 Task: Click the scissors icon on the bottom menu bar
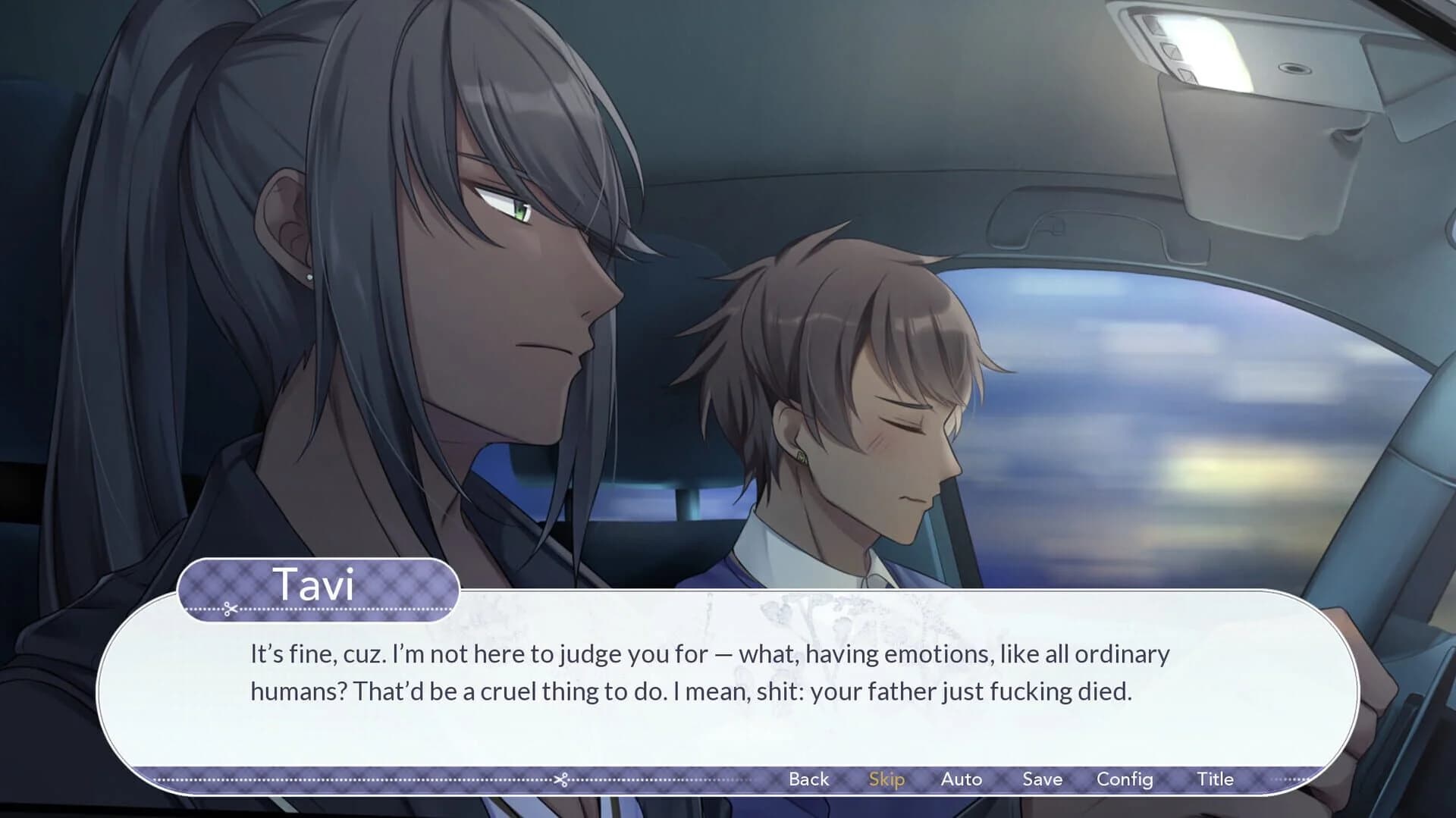[563, 779]
